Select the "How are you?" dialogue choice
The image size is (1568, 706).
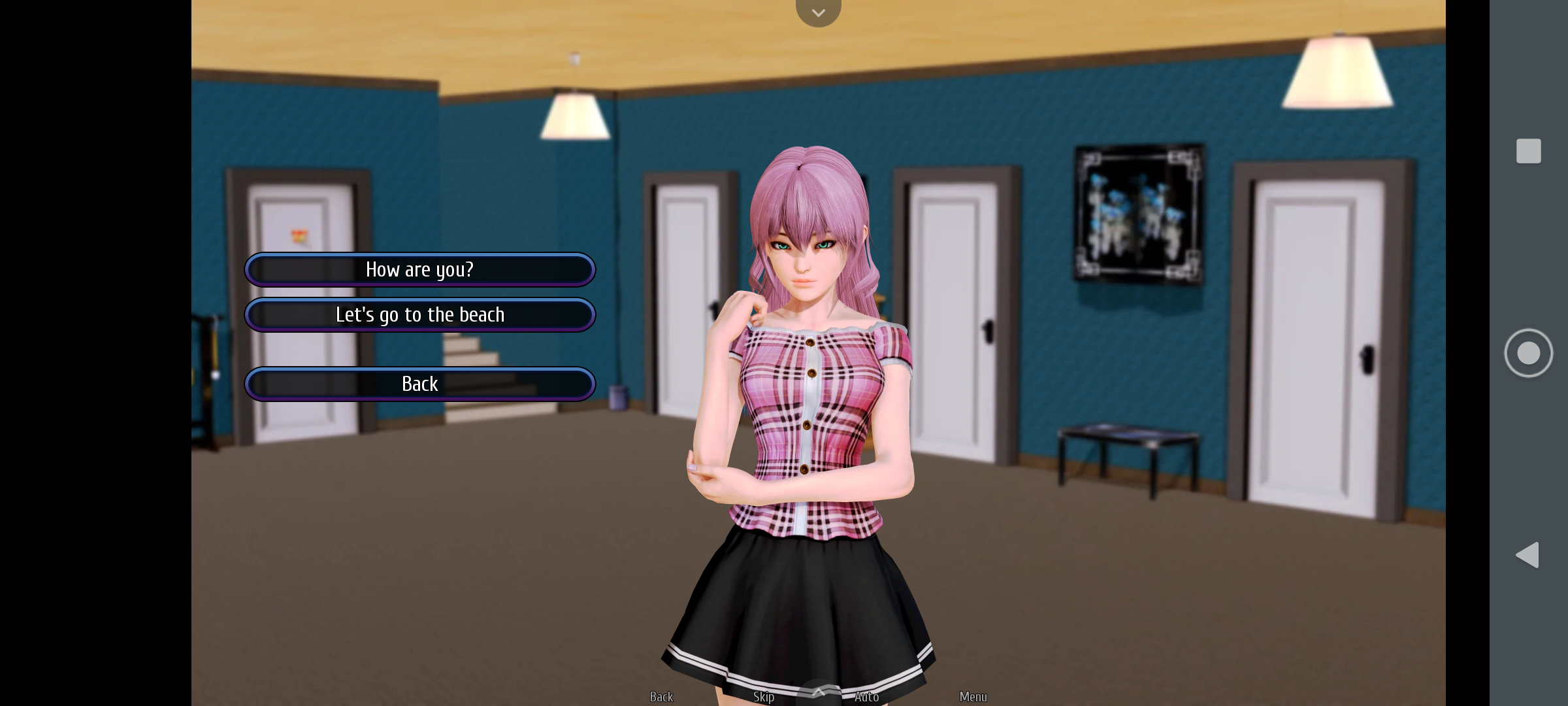(420, 269)
